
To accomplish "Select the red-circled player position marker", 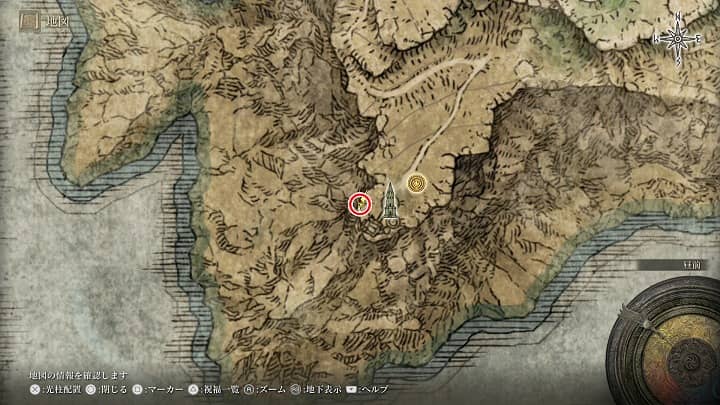I will pos(360,204).
